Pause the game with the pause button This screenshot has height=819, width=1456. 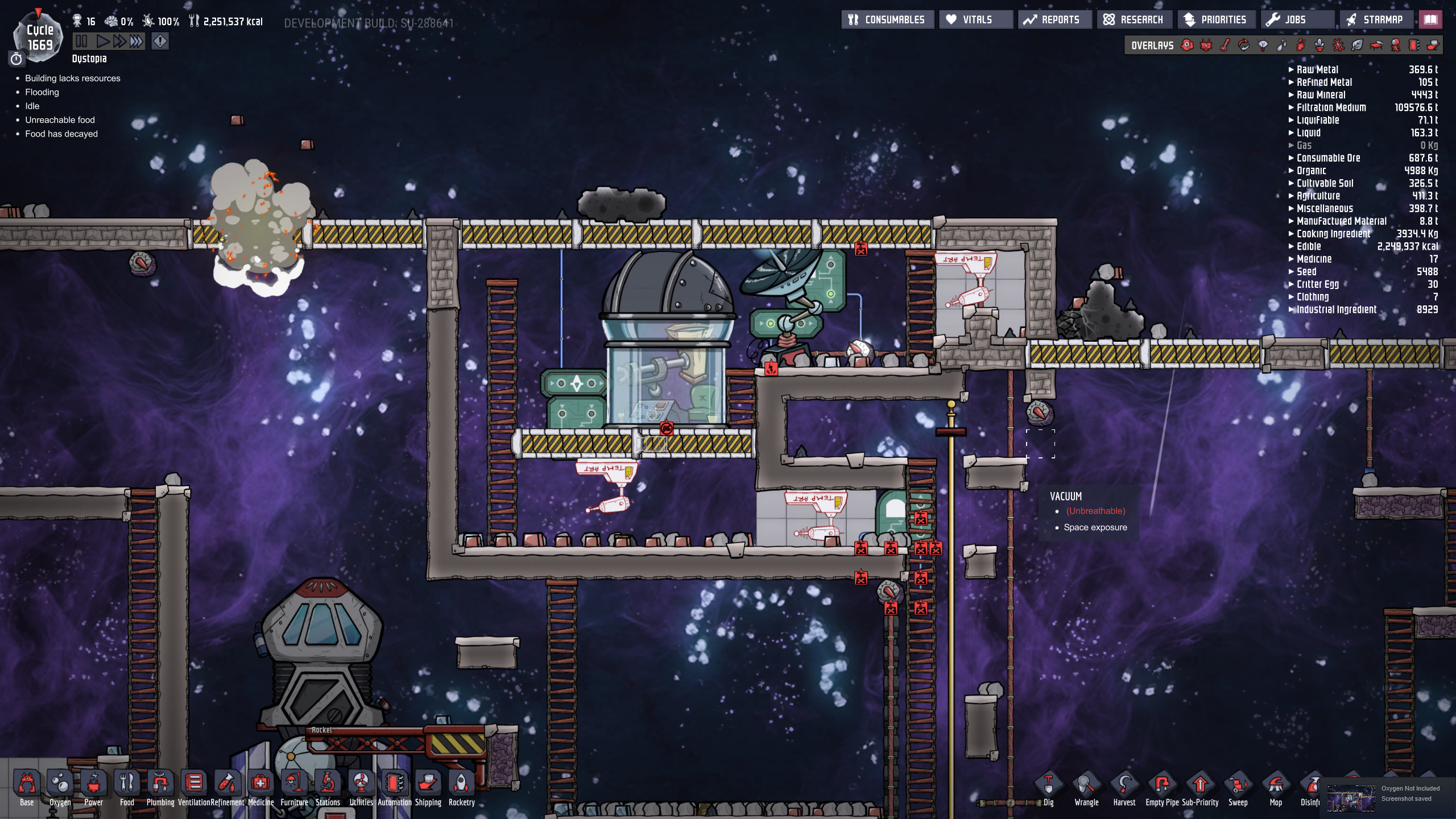coord(81,41)
